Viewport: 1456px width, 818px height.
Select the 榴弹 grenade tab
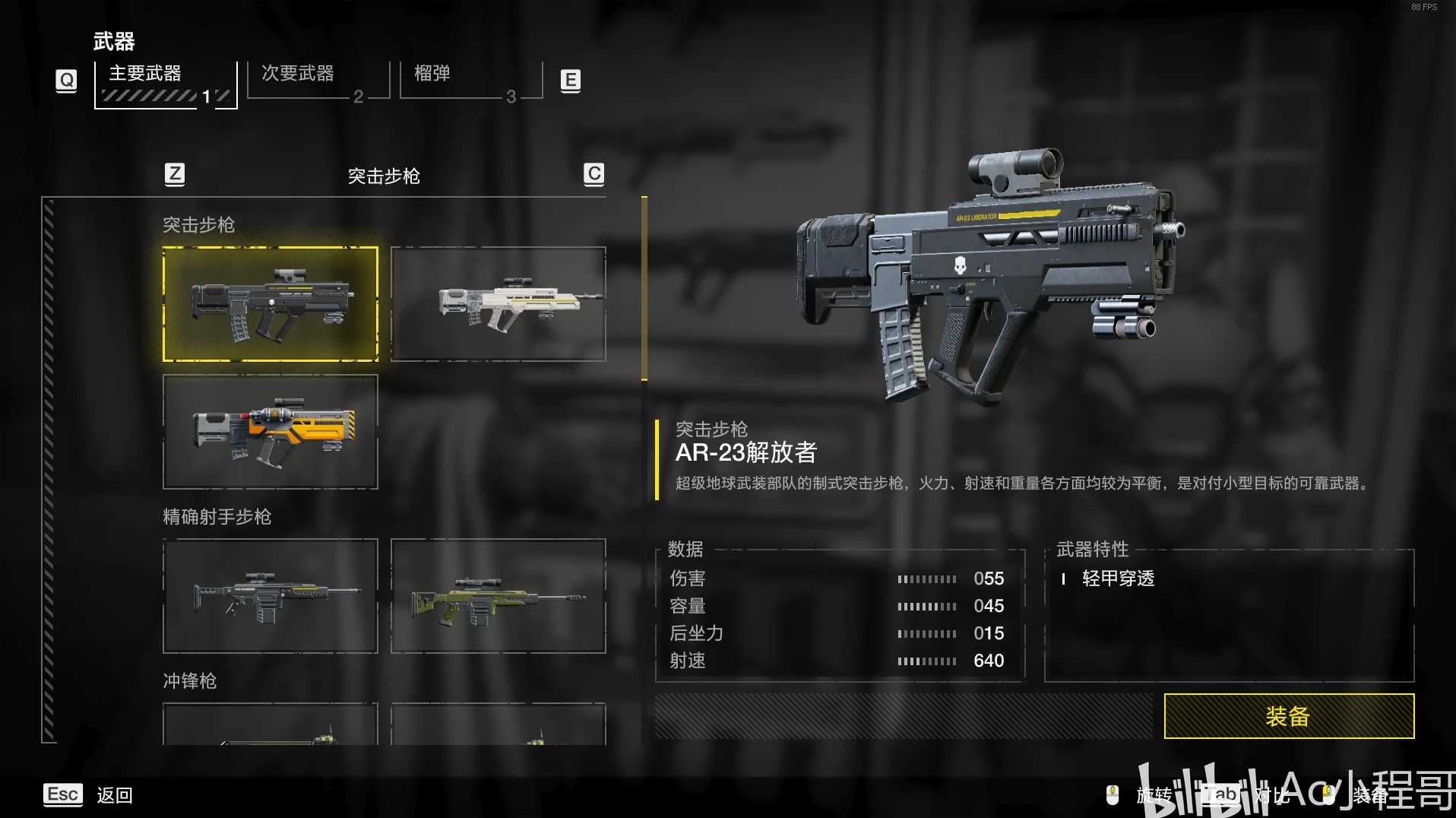tap(470, 81)
